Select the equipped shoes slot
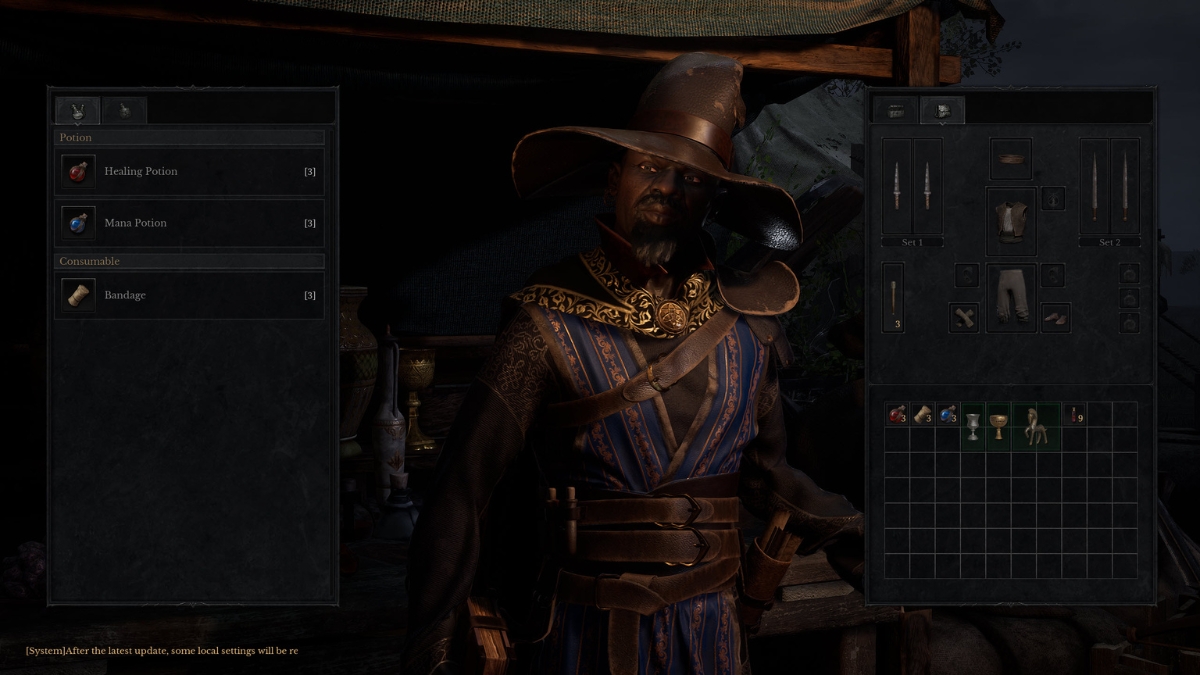Viewport: 1200px width, 675px height. point(1055,317)
